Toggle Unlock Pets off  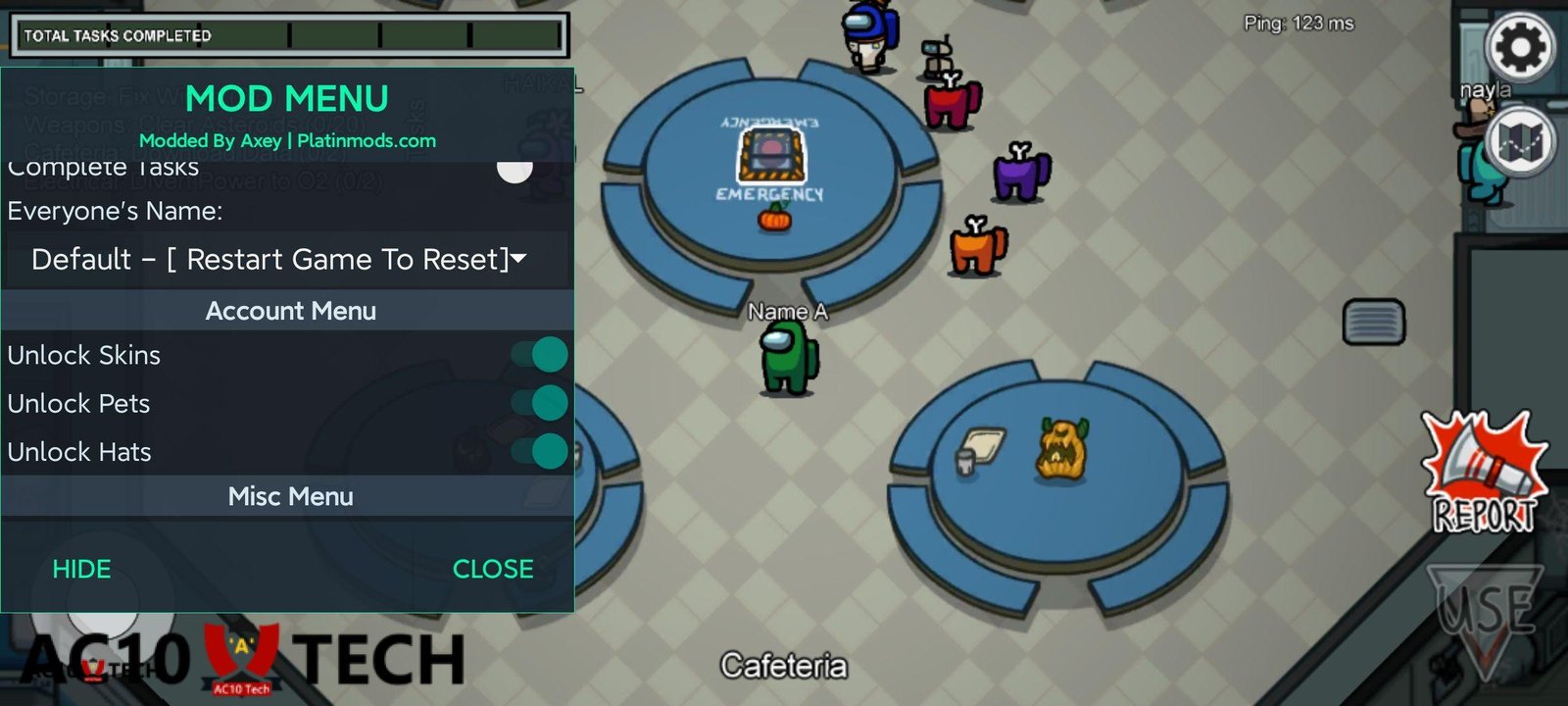(541, 403)
